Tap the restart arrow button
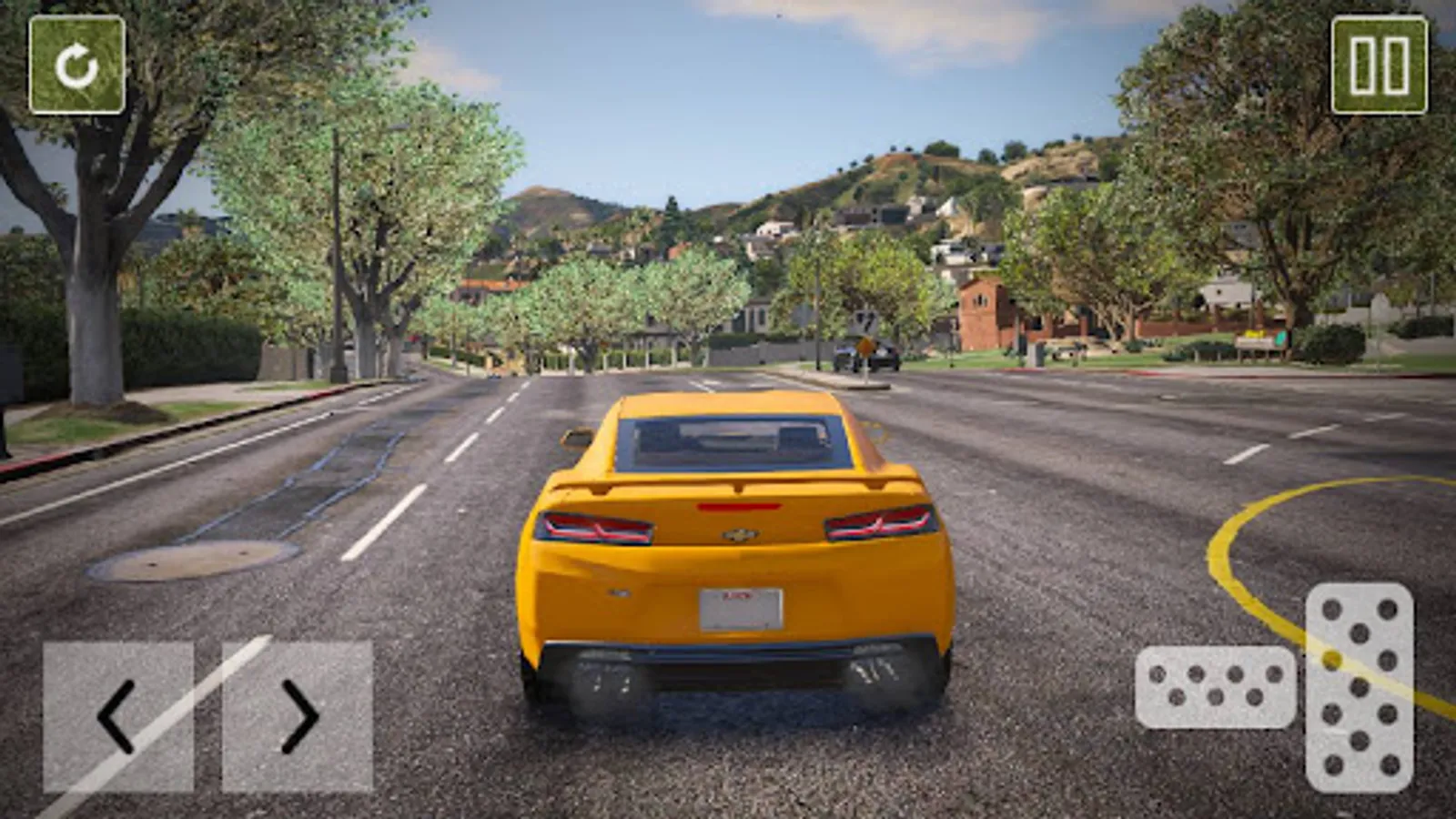The height and width of the screenshot is (819, 1456). point(77,66)
